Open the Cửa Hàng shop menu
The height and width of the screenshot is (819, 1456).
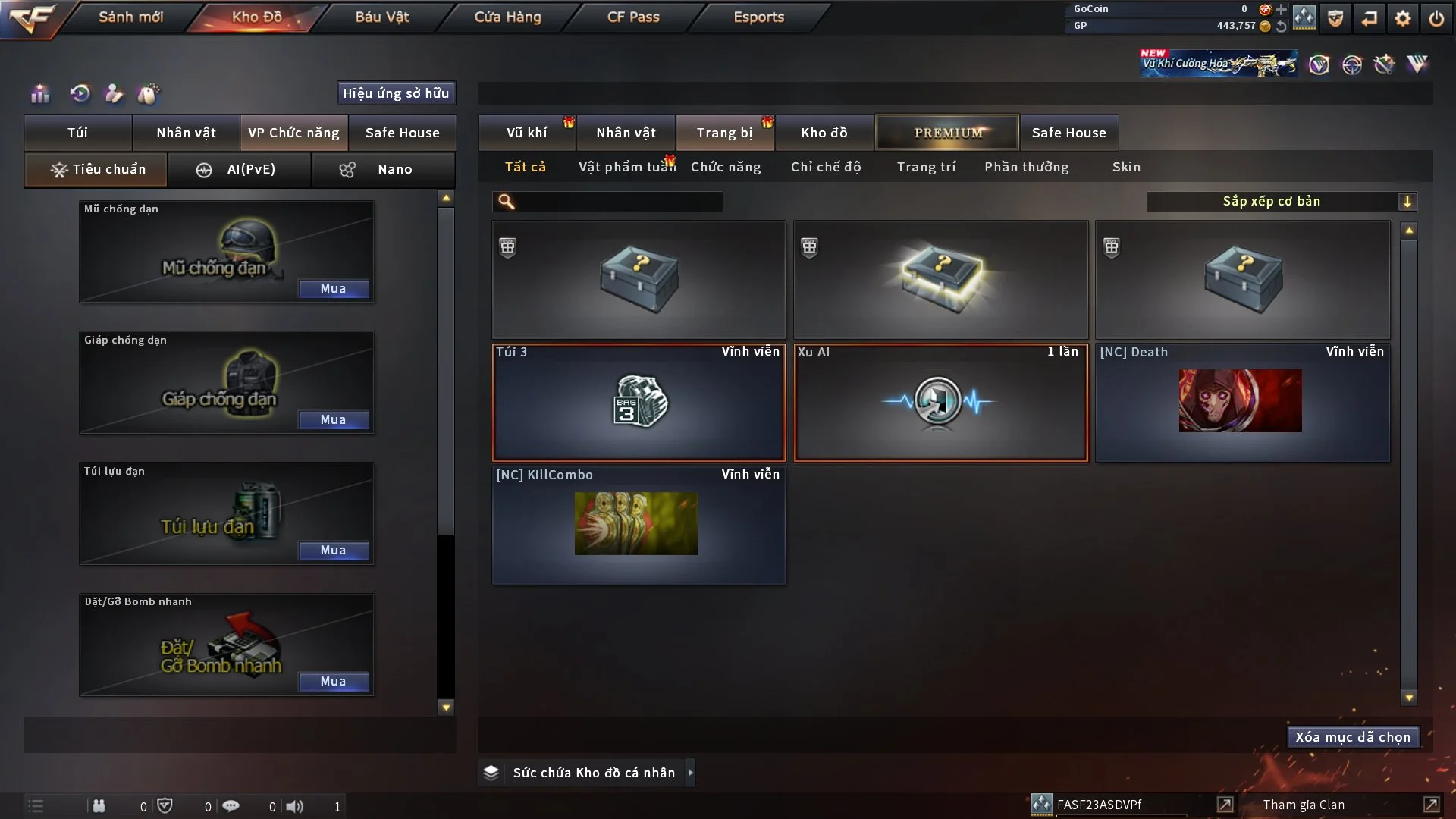(507, 17)
